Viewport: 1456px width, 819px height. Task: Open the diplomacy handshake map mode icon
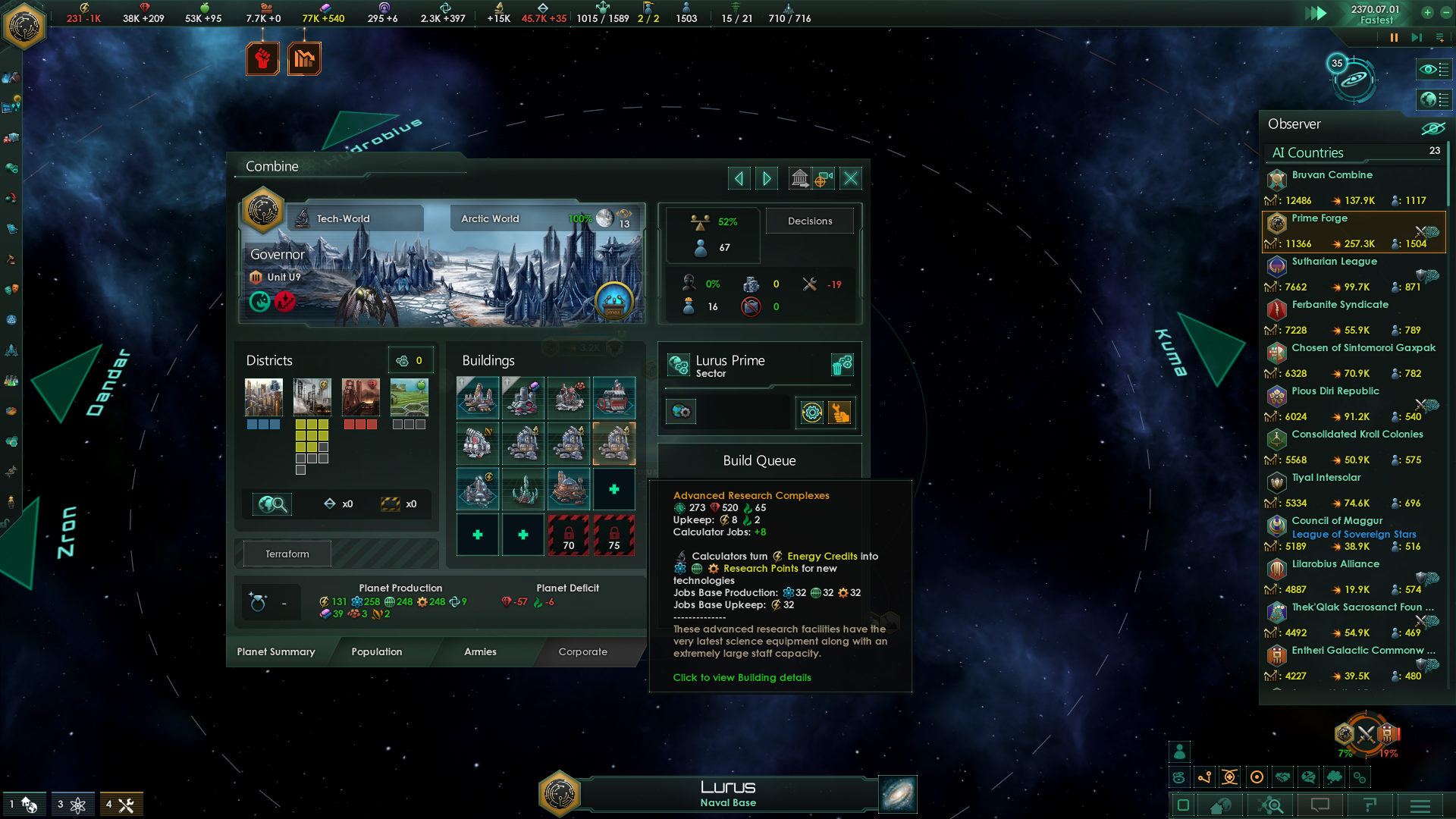pyautogui.click(x=1282, y=777)
